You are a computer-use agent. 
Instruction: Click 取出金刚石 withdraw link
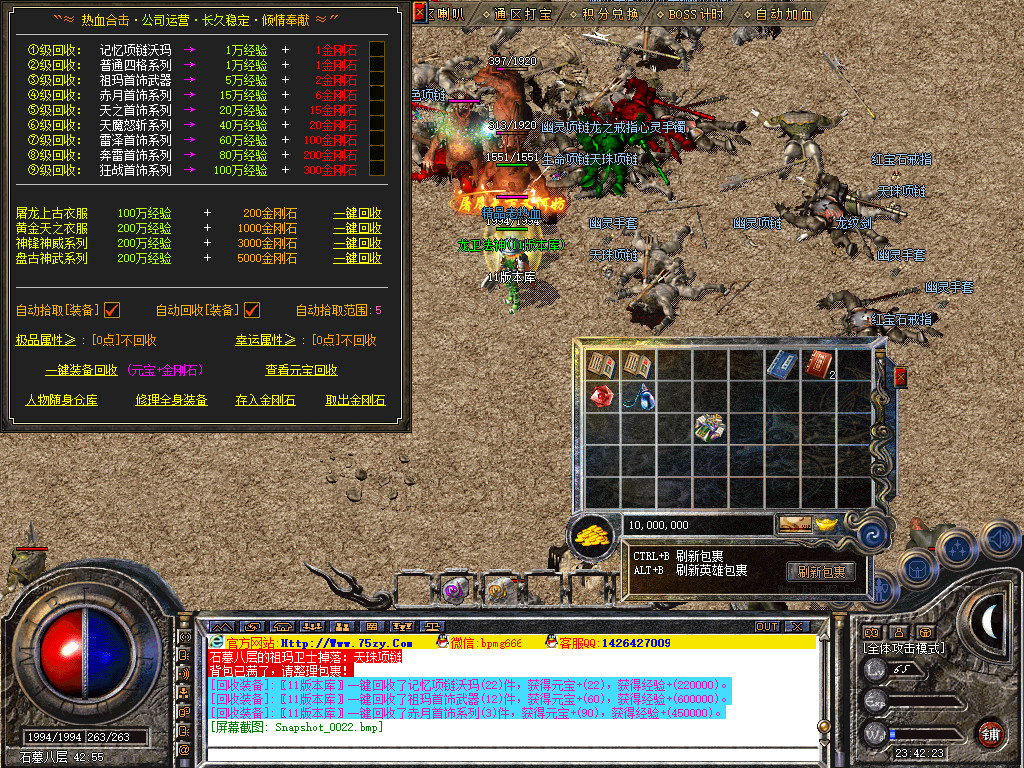click(355, 400)
